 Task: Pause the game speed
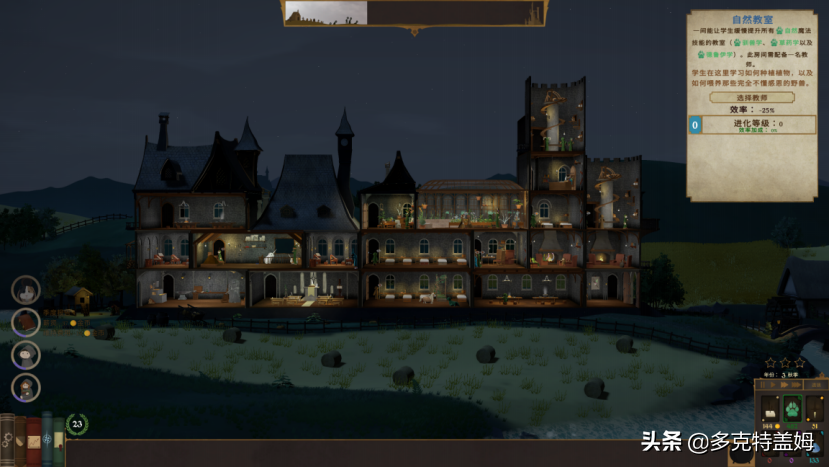tap(764, 385)
